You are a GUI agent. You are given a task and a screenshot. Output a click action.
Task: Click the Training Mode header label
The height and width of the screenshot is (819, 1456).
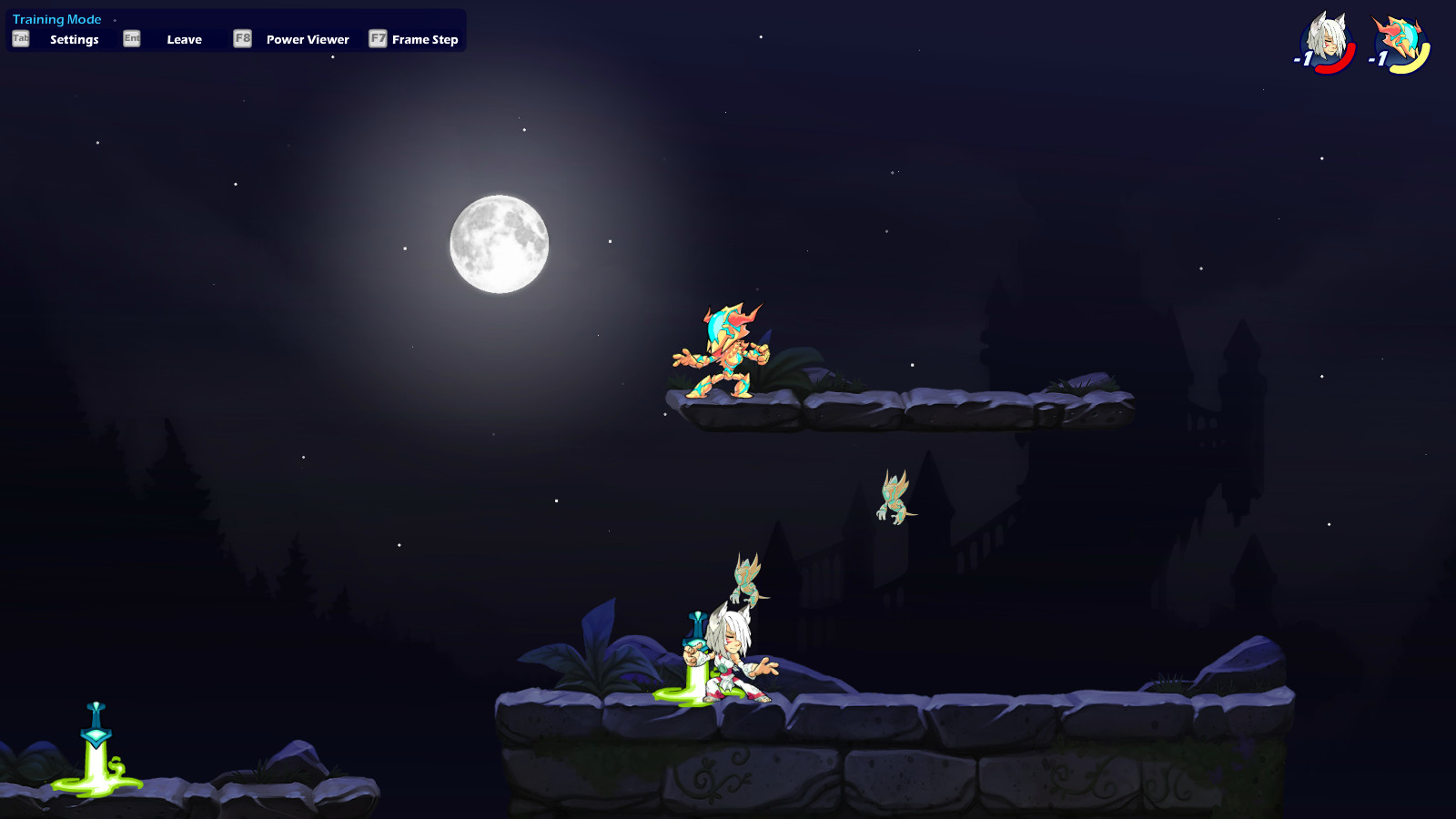[56, 18]
